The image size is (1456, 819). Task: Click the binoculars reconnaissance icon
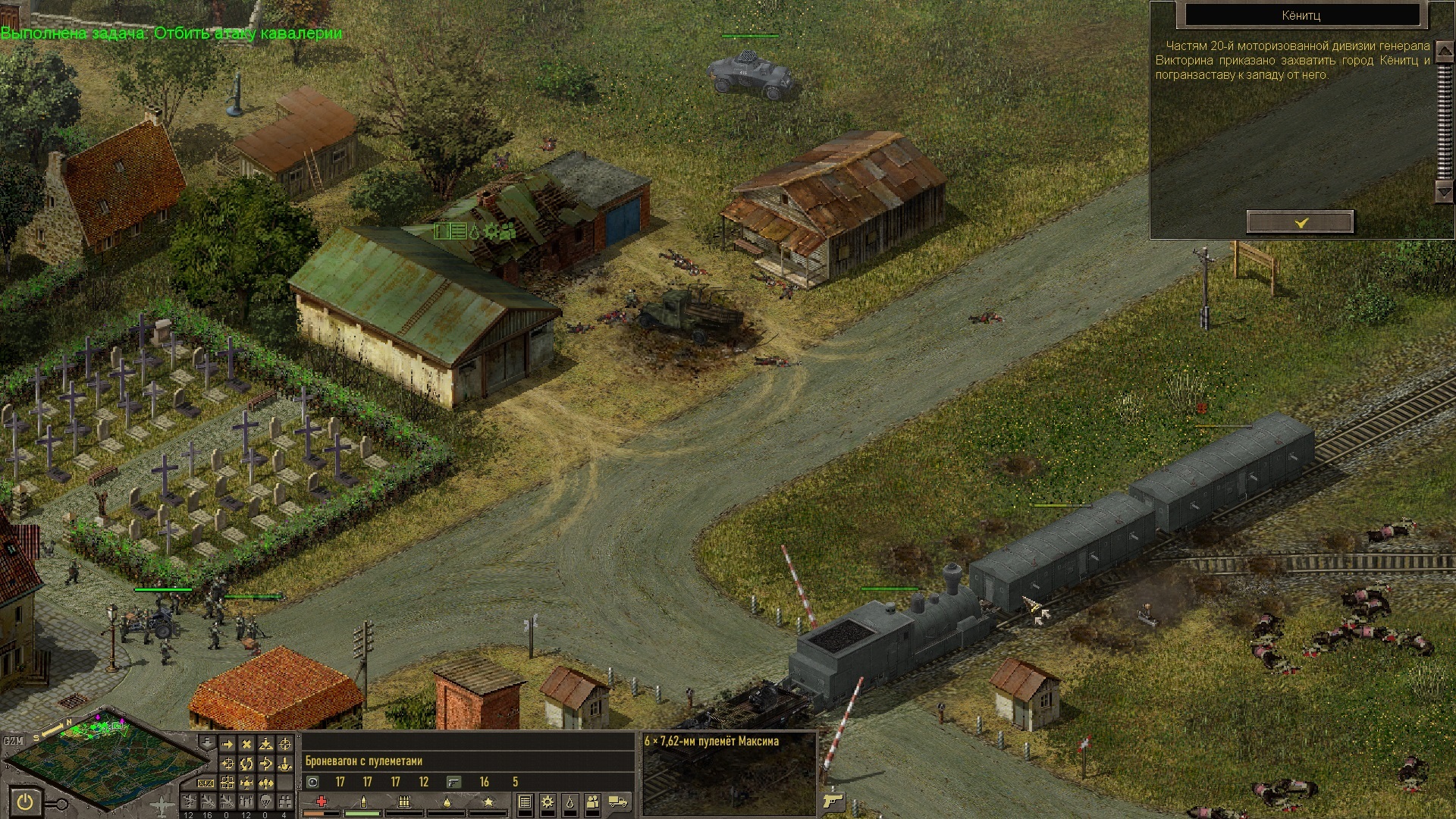[x=285, y=801]
